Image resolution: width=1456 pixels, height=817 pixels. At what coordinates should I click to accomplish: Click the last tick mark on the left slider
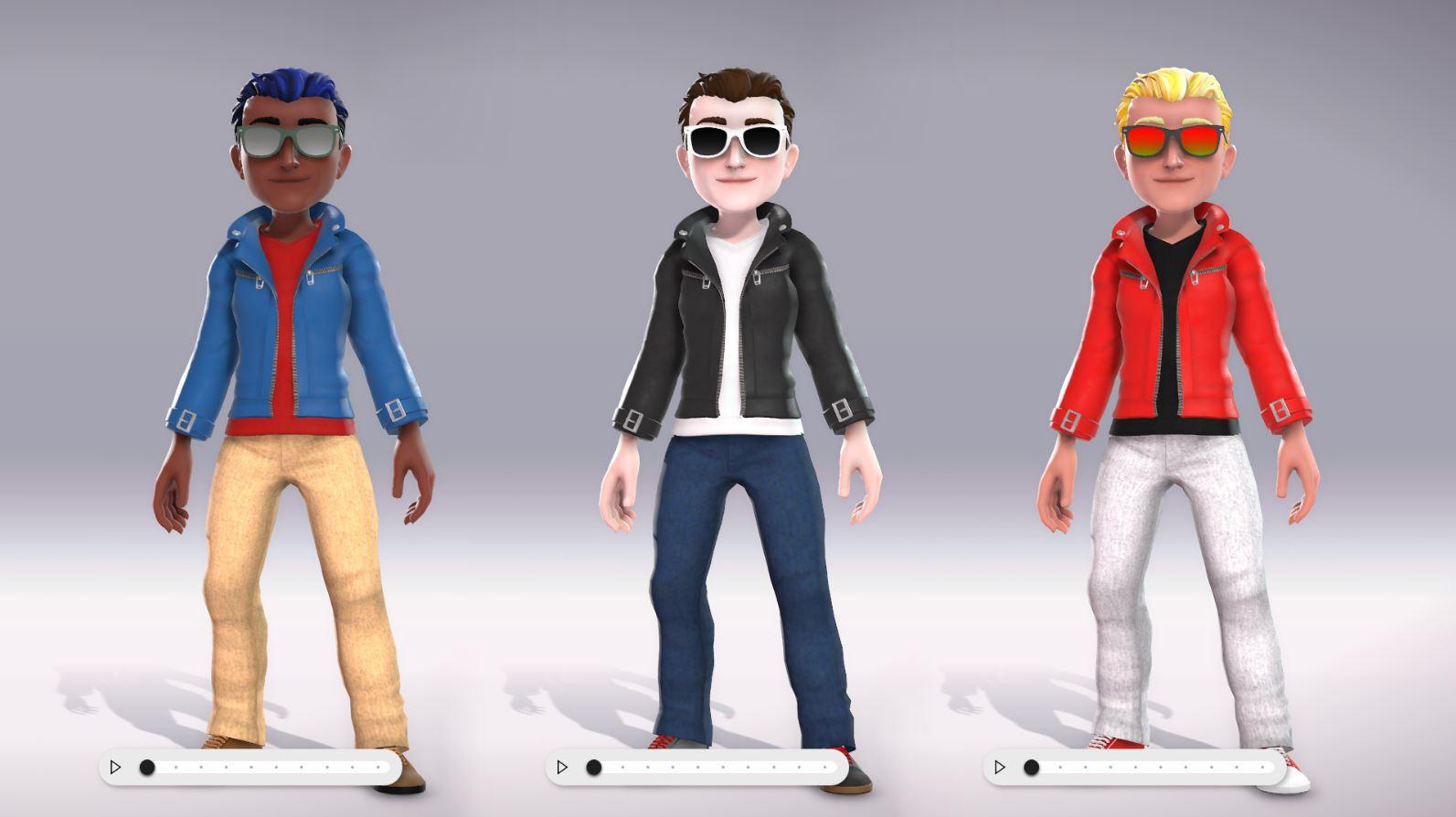(x=378, y=768)
